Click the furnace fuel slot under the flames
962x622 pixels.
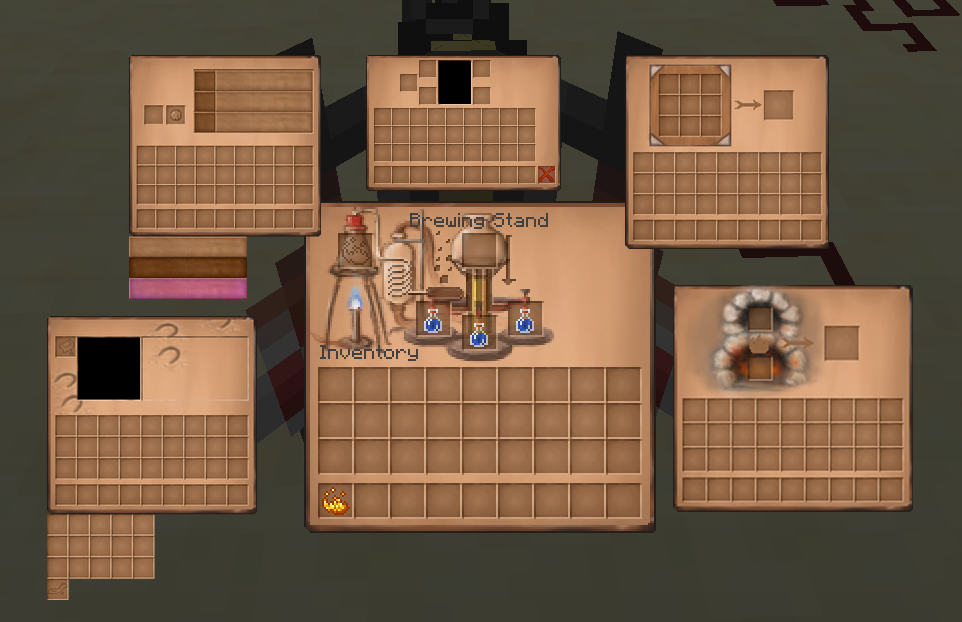(x=760, y=367)
